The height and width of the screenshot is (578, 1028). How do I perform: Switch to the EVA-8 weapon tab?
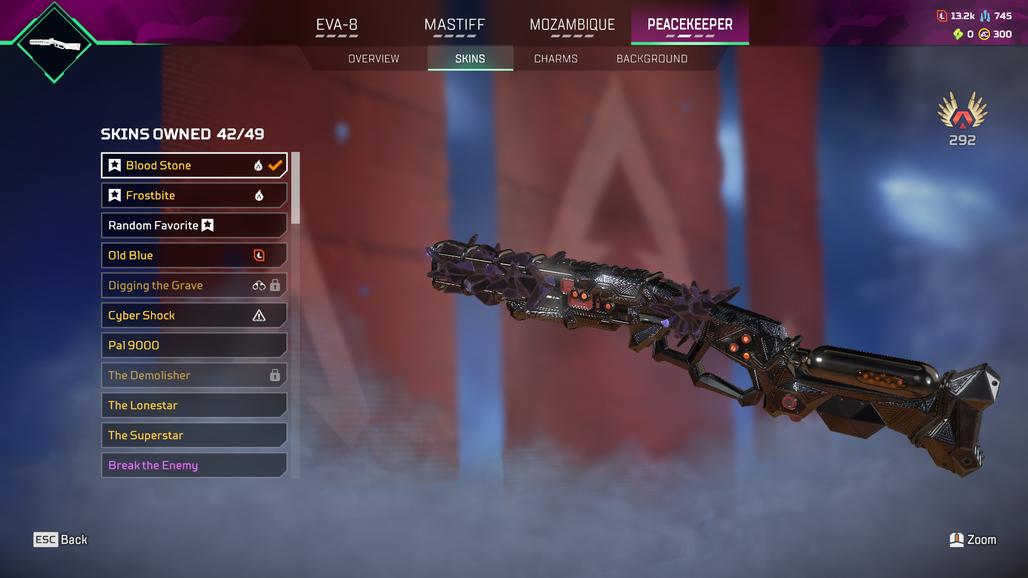[x=337, y=25]
